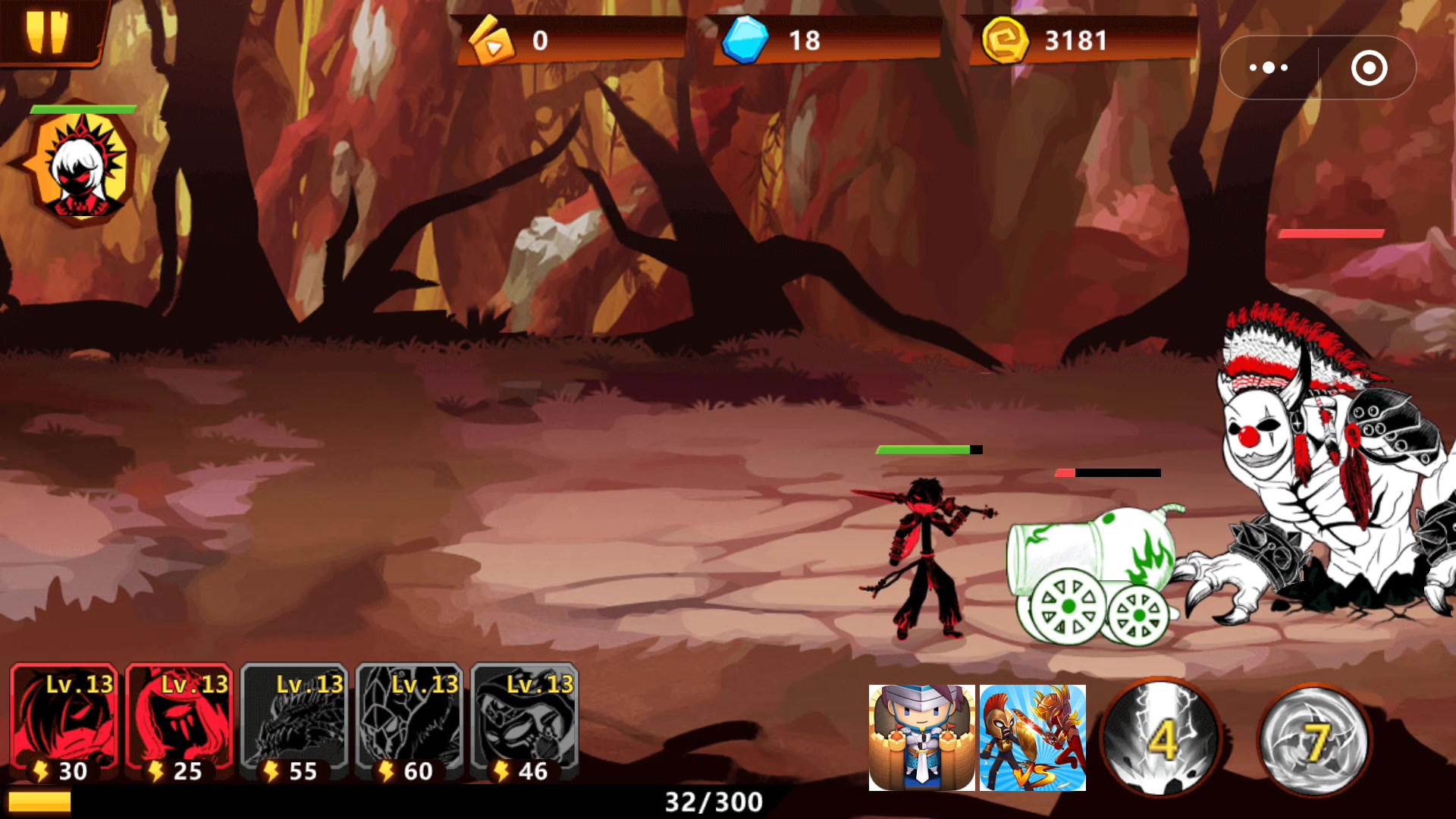
Task: Close the mini-program with the target button
Action: click(1369, 68)
